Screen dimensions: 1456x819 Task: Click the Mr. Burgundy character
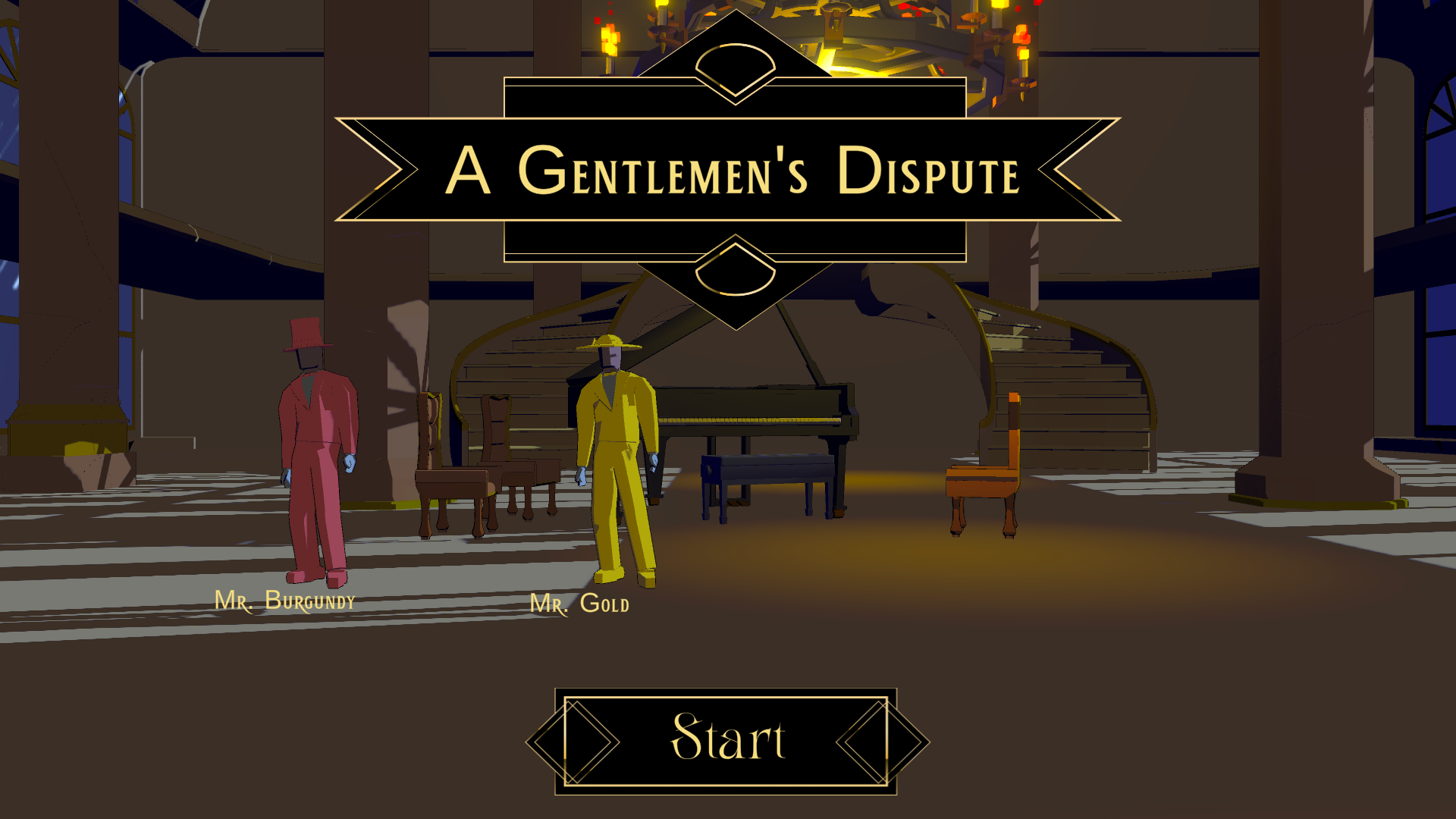click(x=315, y=440)
